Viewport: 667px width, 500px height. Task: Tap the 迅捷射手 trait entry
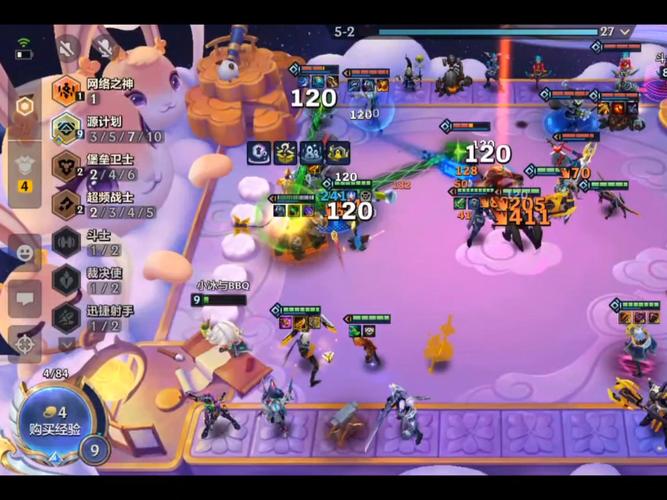(67, 317)
